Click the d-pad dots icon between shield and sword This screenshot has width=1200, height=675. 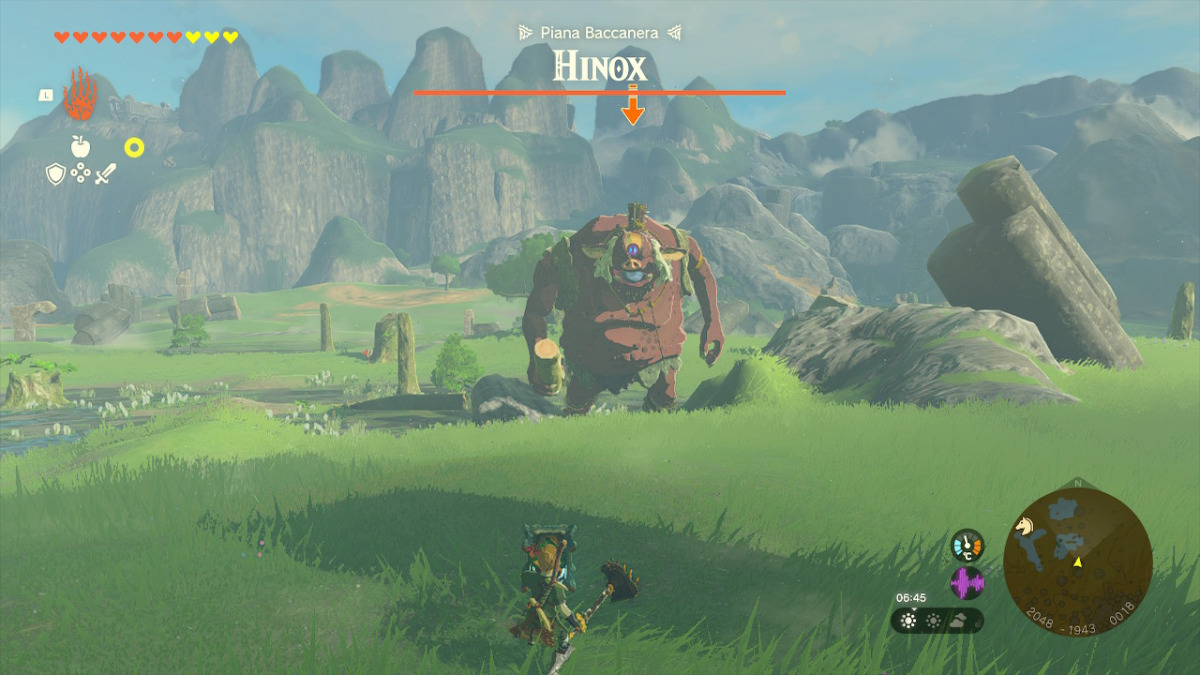pos(80,174)
